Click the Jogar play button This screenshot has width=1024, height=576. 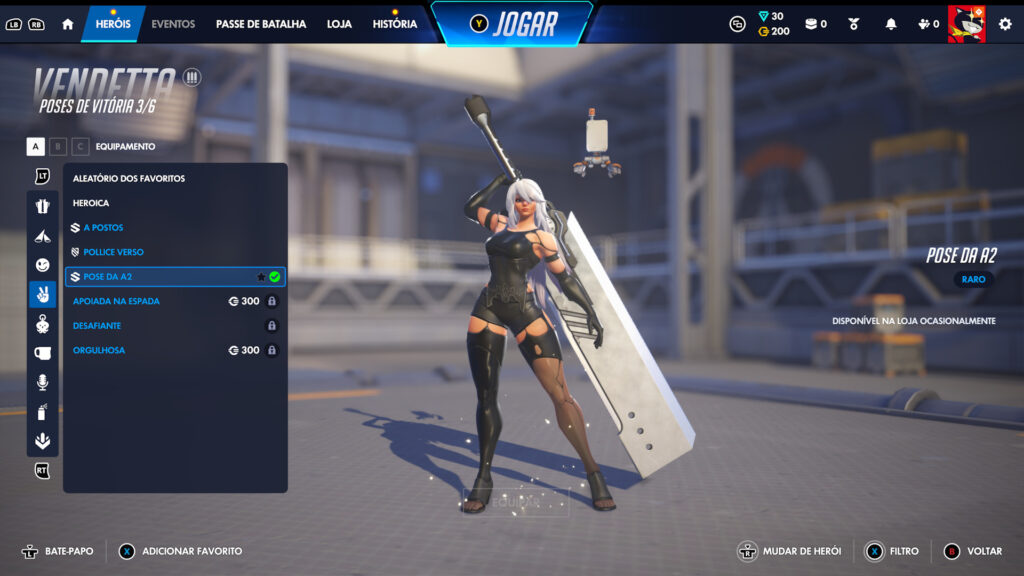point(512,24)
